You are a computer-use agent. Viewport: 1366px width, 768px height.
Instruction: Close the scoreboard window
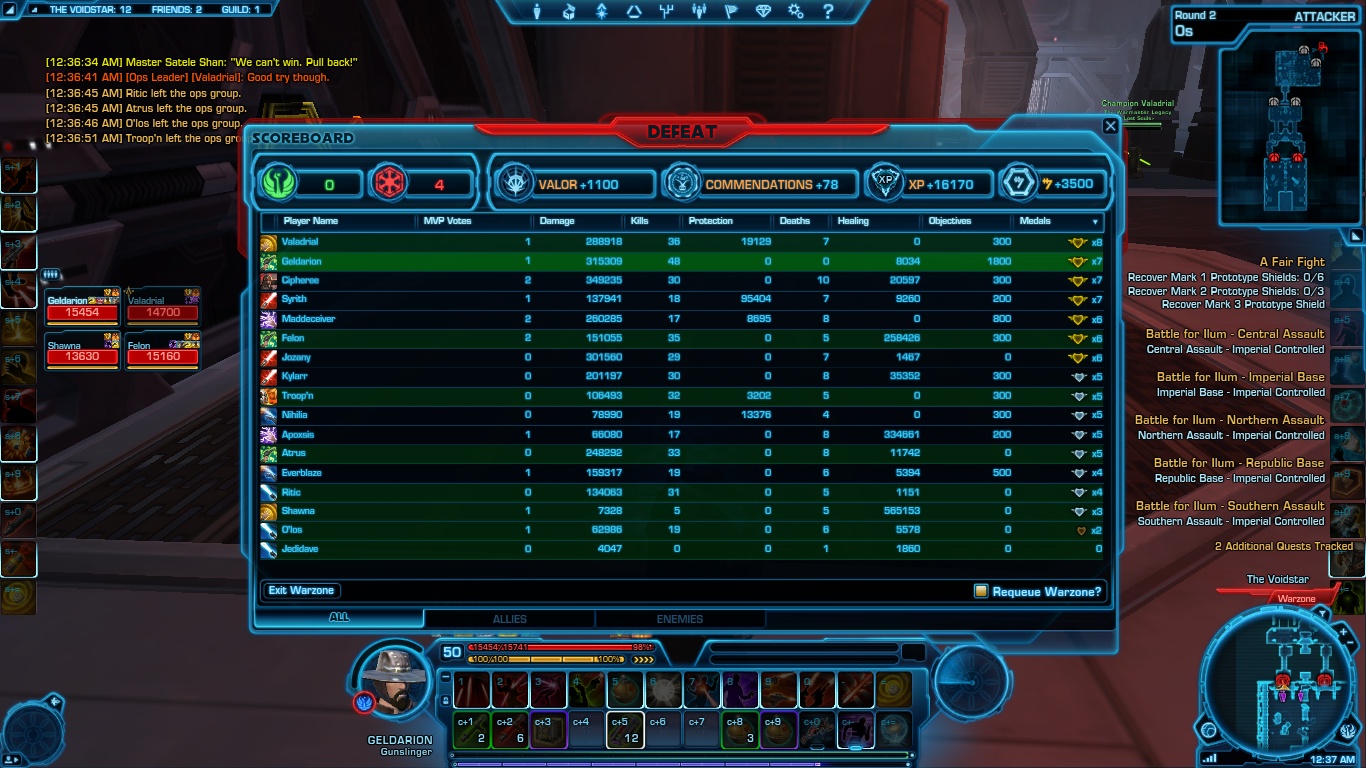[x=1110, y=126]
